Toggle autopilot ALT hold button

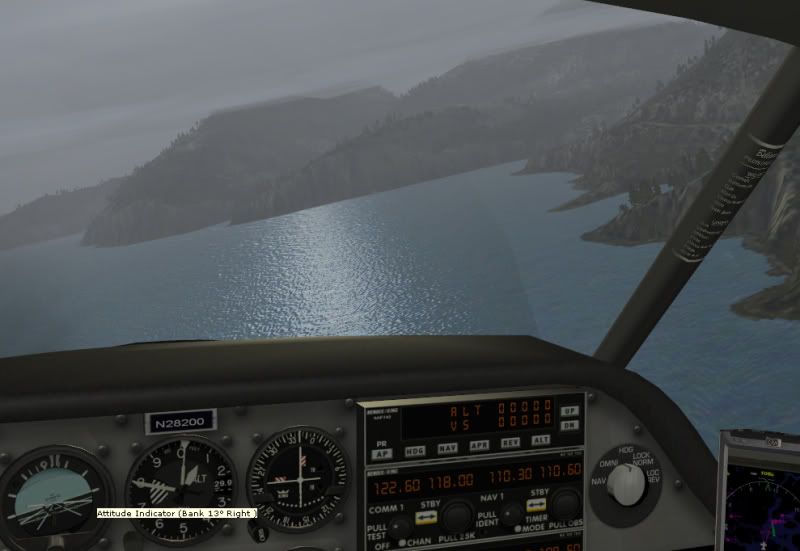pyautogui.click(x=541, y=440)
